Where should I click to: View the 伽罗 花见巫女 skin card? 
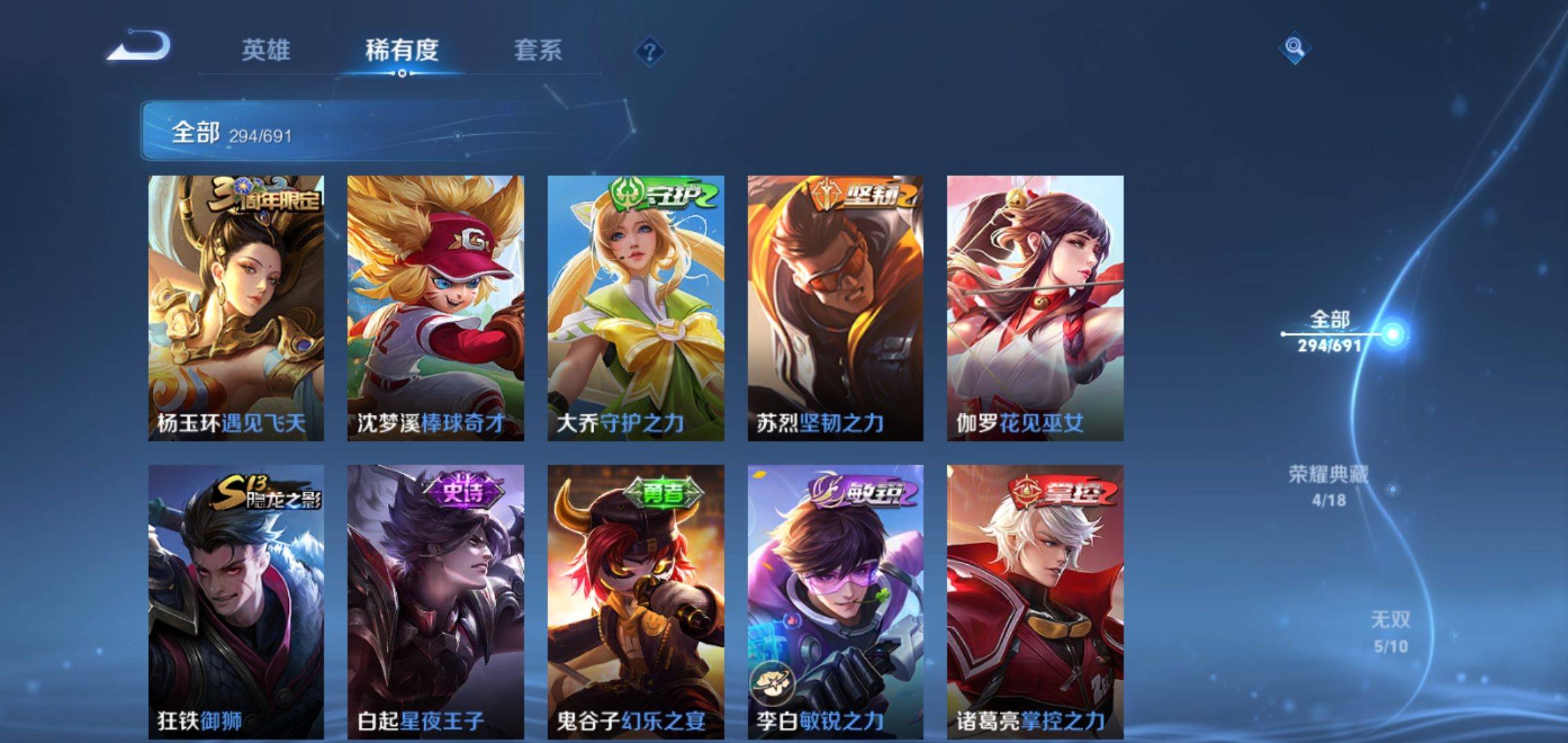[1035, 308]
